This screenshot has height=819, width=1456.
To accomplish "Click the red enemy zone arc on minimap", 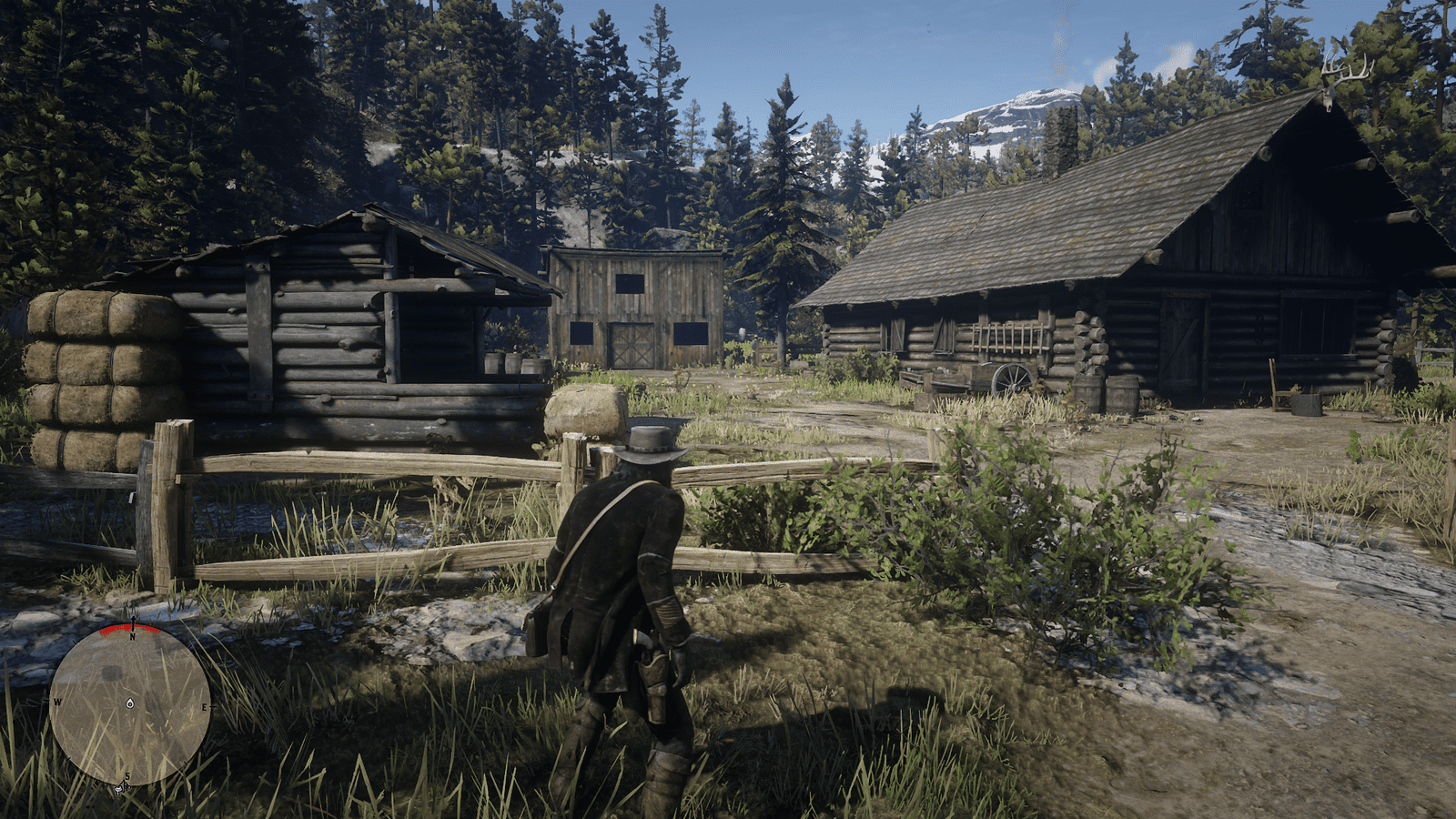I will (x=128, y=629).
